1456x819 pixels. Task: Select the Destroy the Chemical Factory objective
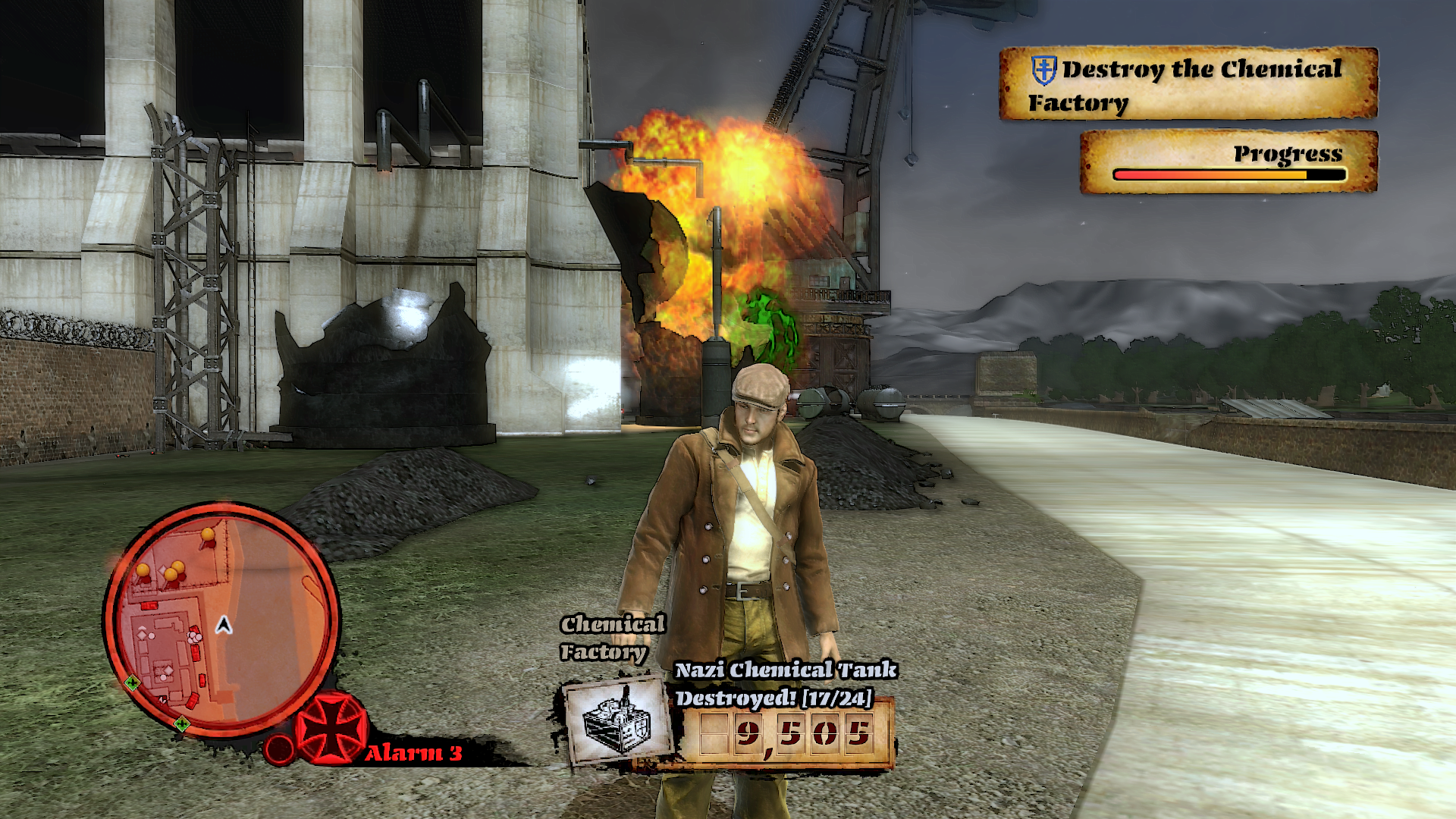(x=1188, y=84)
